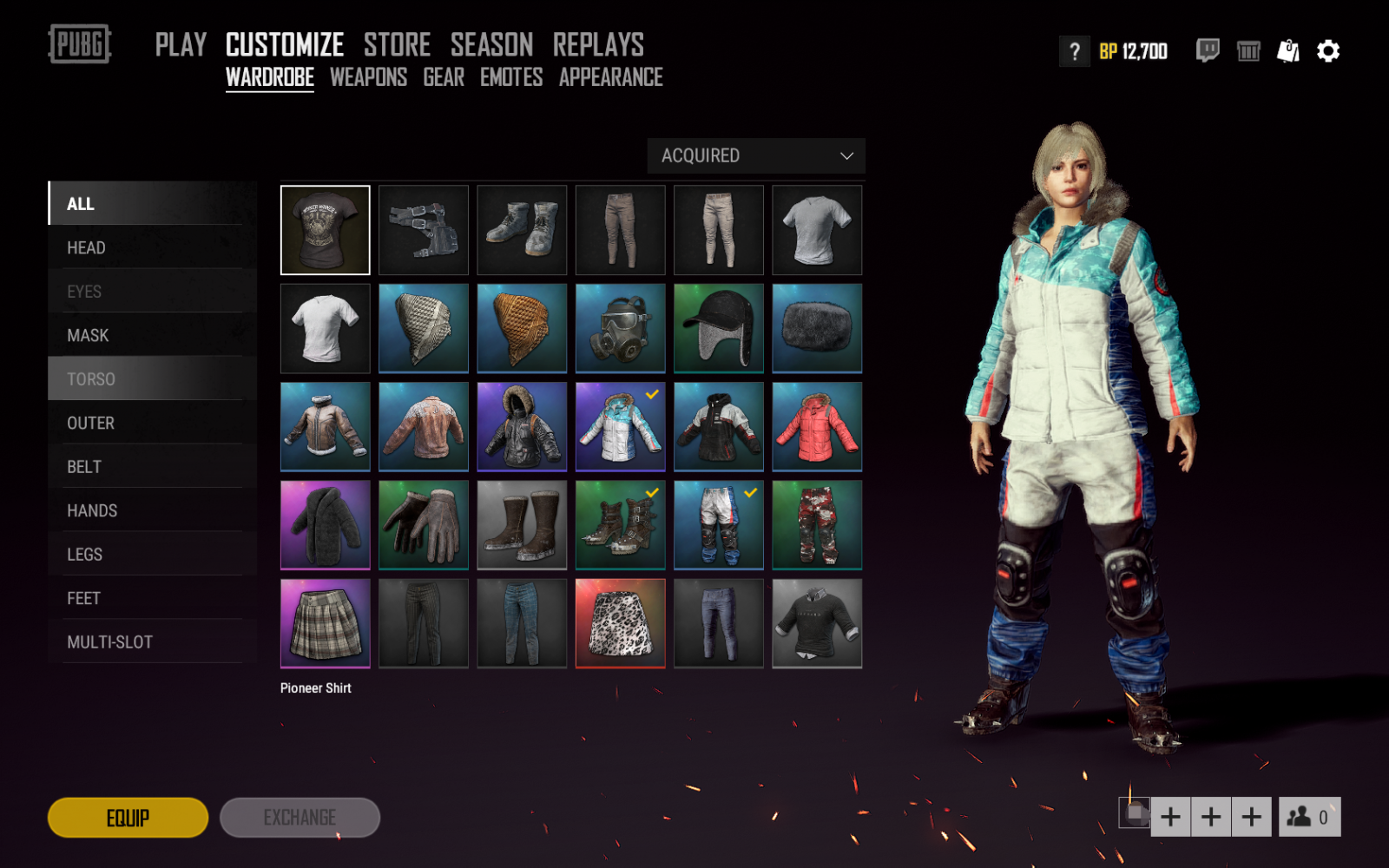Pick the red puffer jacket
Screen dimensions: 1389x868
click(x=817, y=427)
